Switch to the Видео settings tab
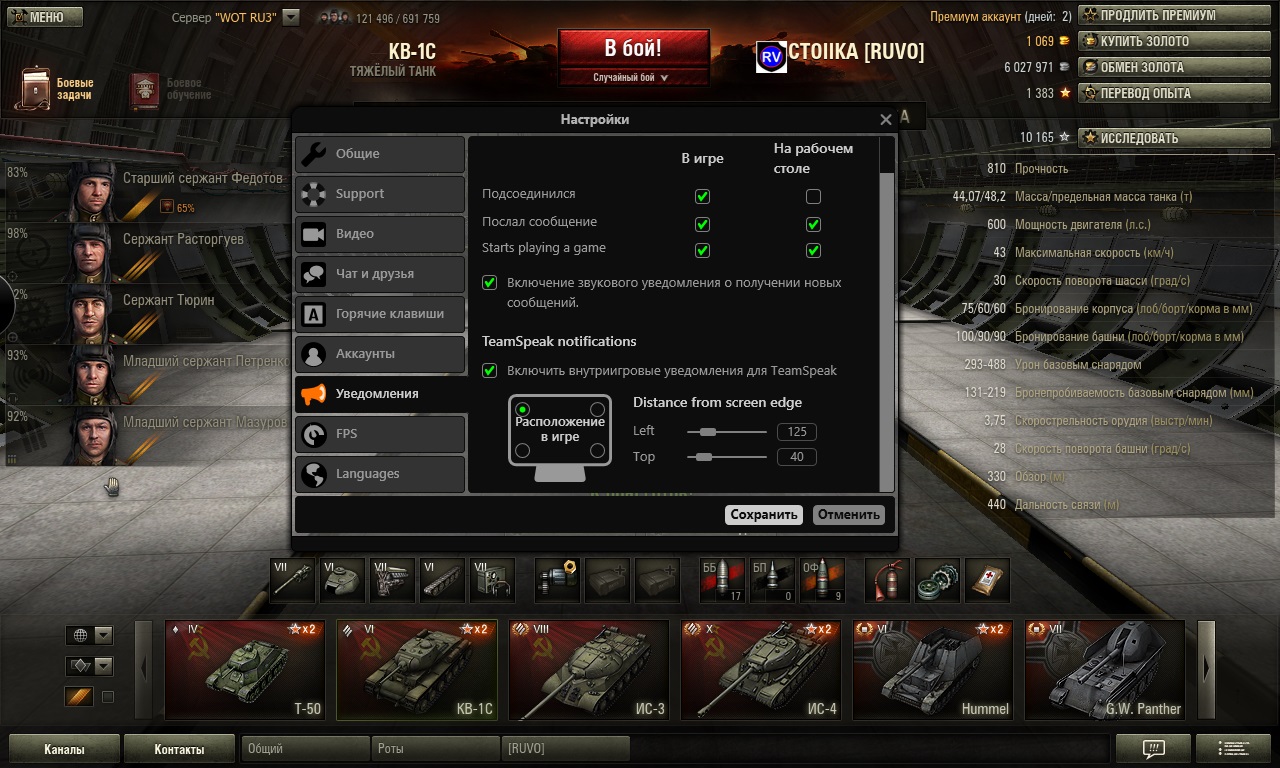This screenshot has height=768, width=1280. pos(380,234)
